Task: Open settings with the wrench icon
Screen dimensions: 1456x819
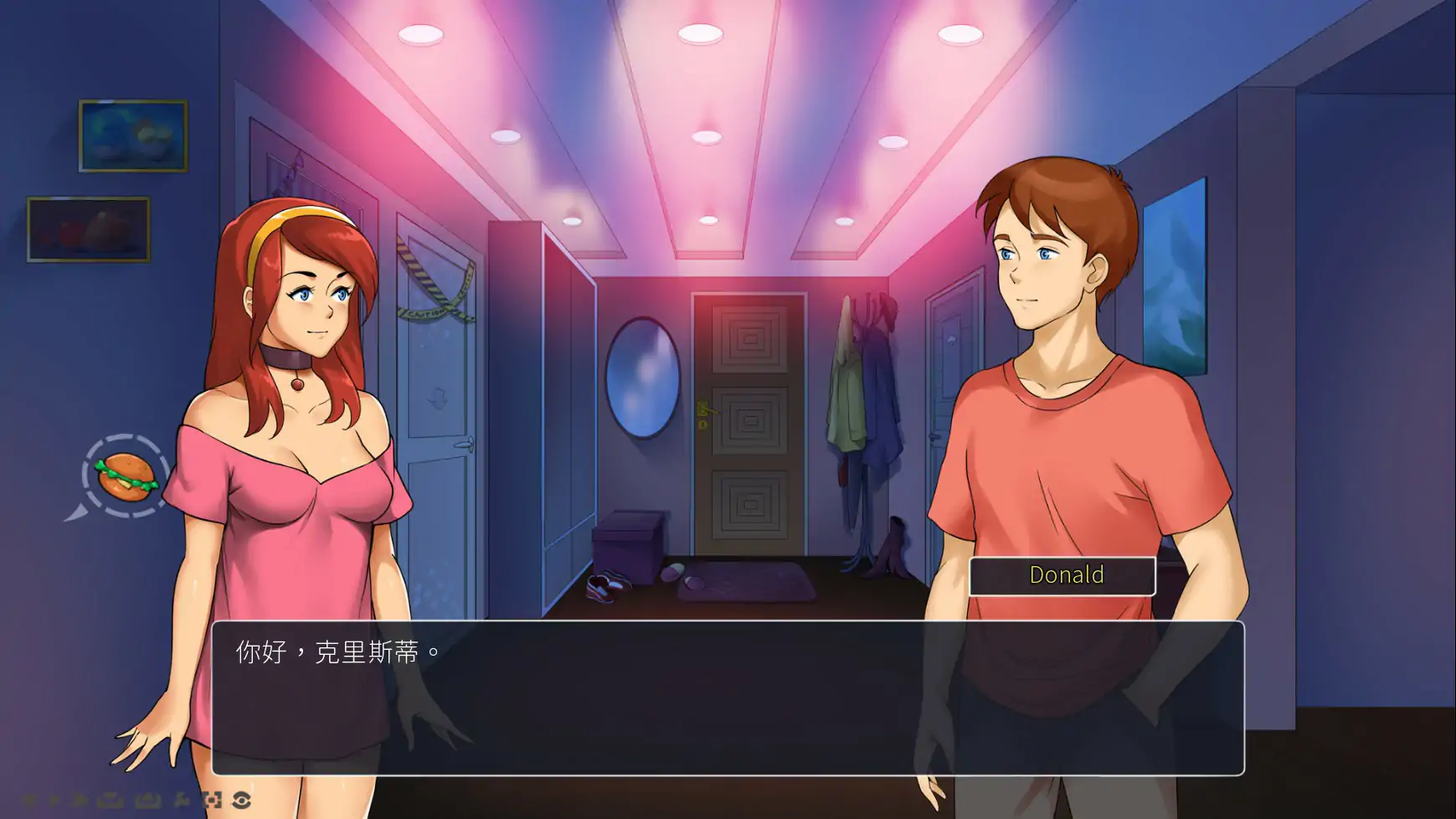Action: 180,800
